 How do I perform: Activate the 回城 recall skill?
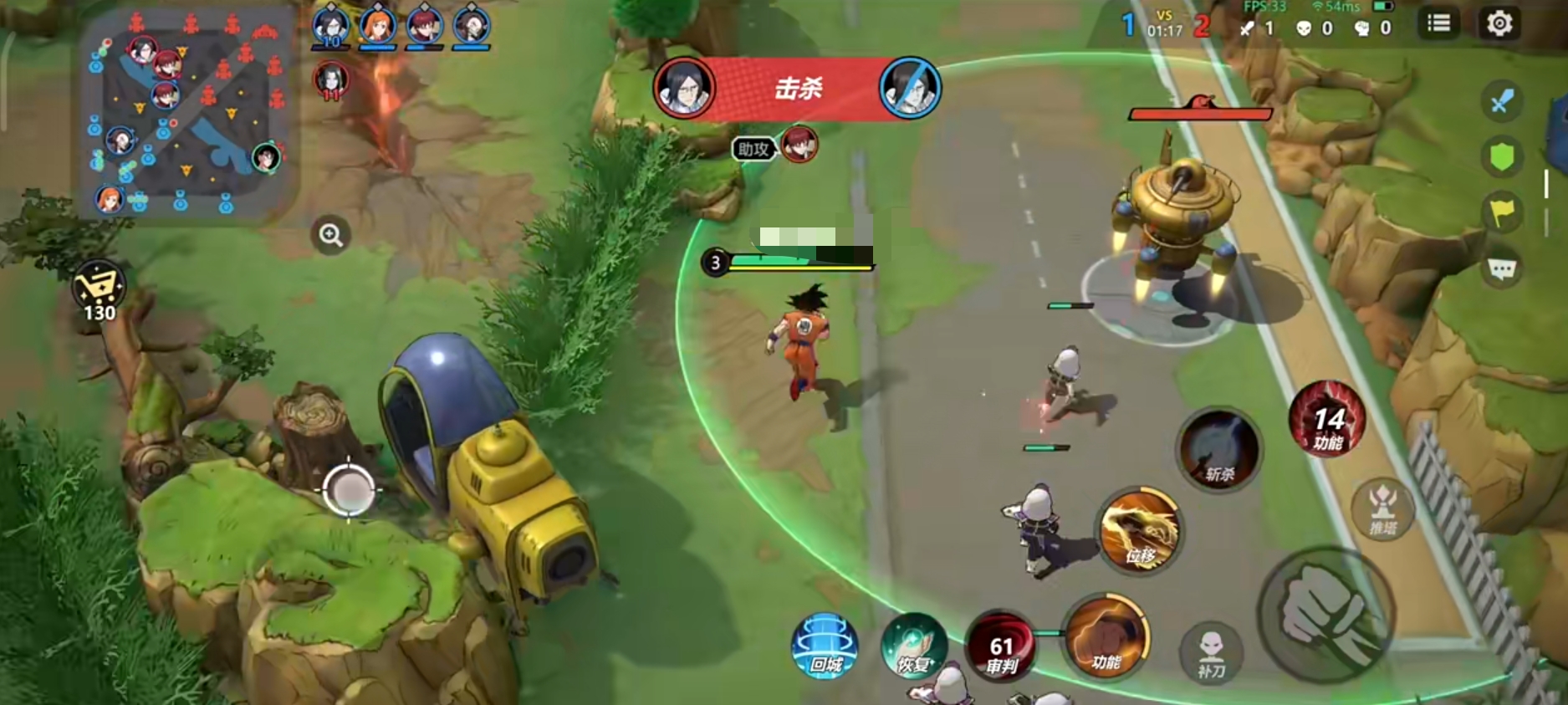(825, 646)
